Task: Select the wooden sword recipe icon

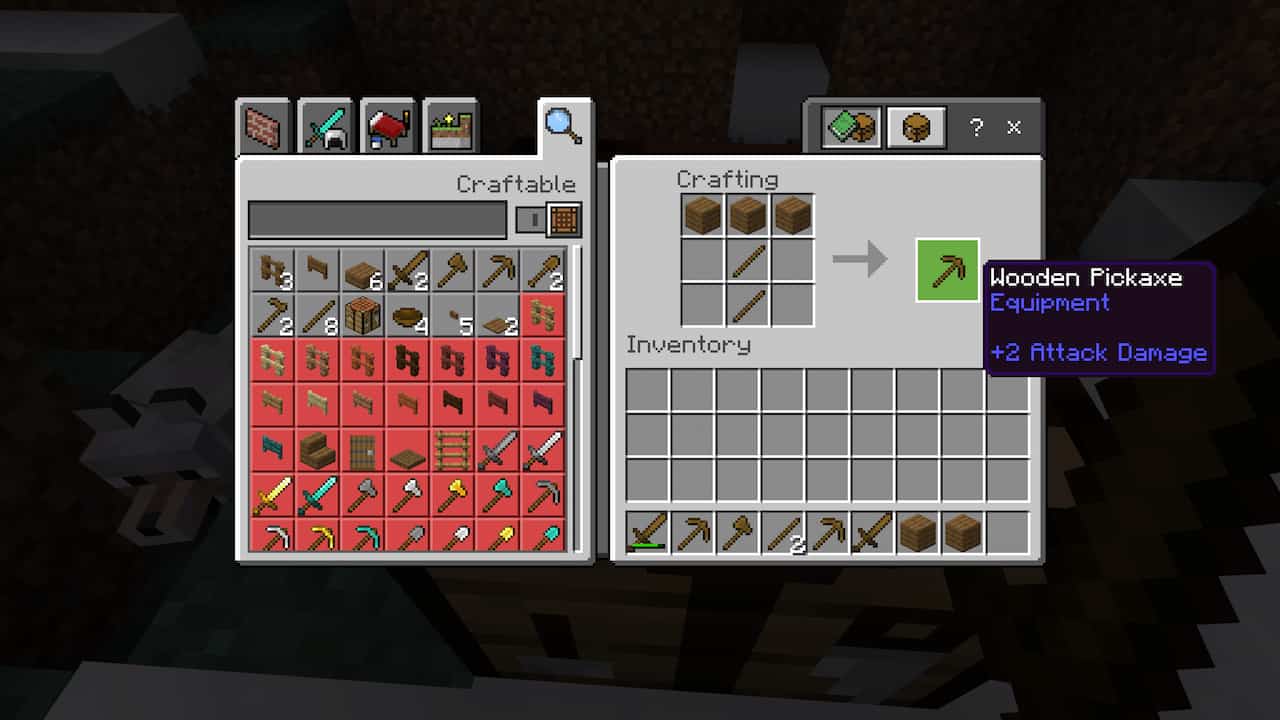Action: (409, 268)
